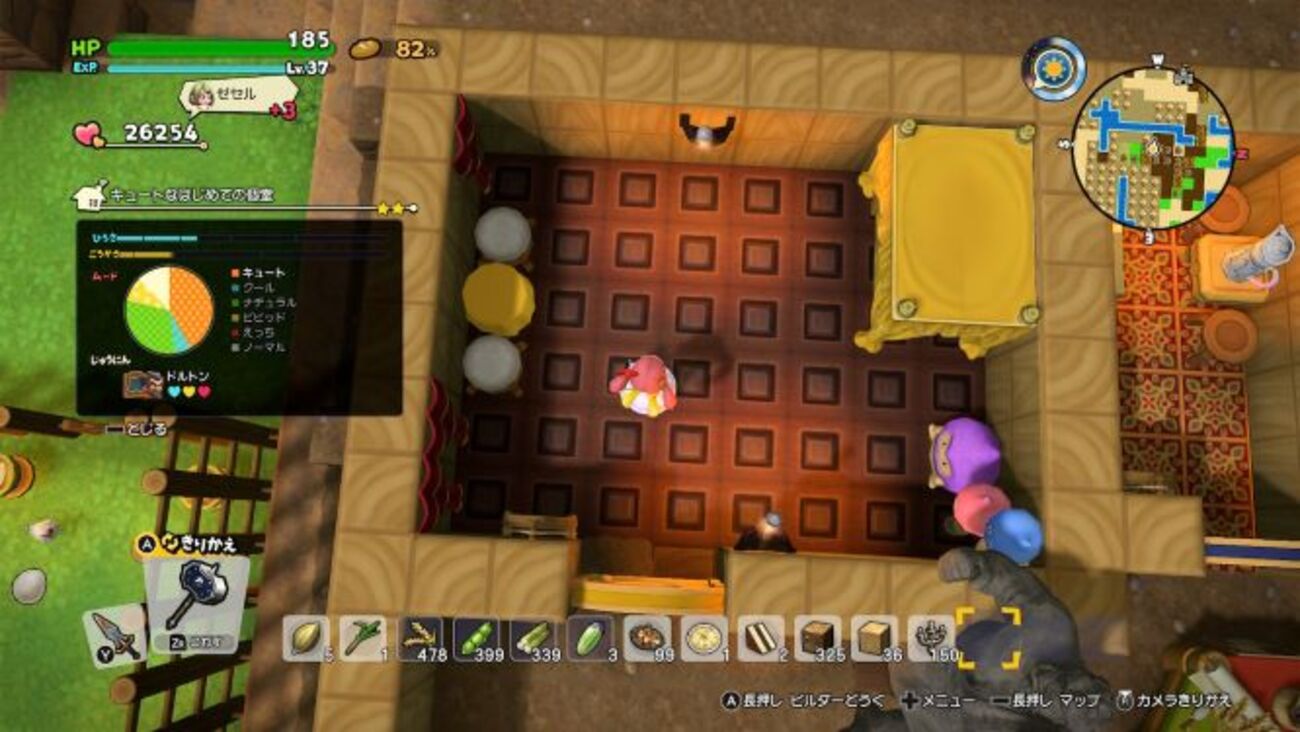The width and height of the screenshot is (1300, 732).
Task: Select the round yellow plate slot
Action: pyautogui.click(x=704, y=637)
